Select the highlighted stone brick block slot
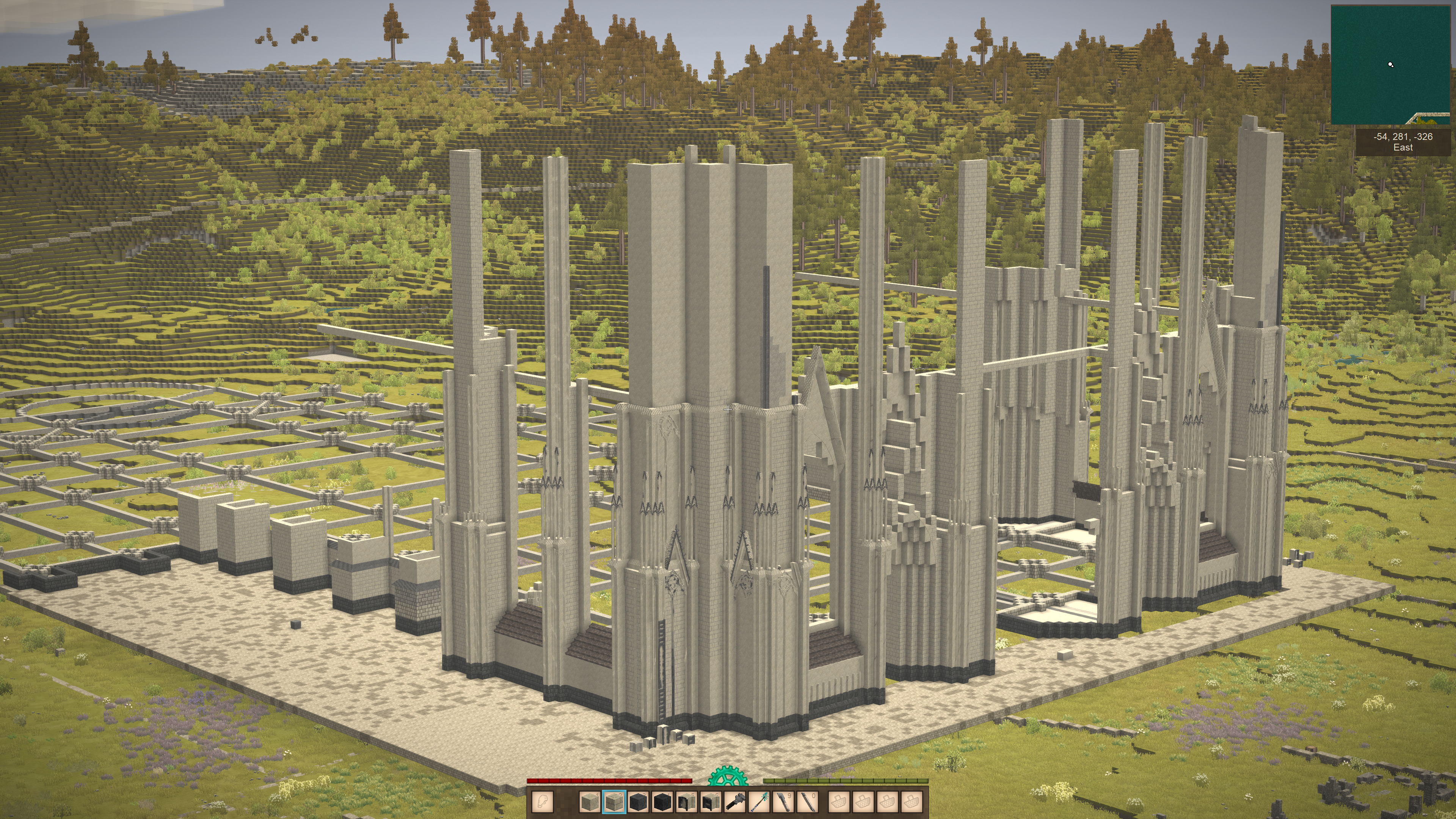Viewport: 1456px width, 819px height. 614,802
